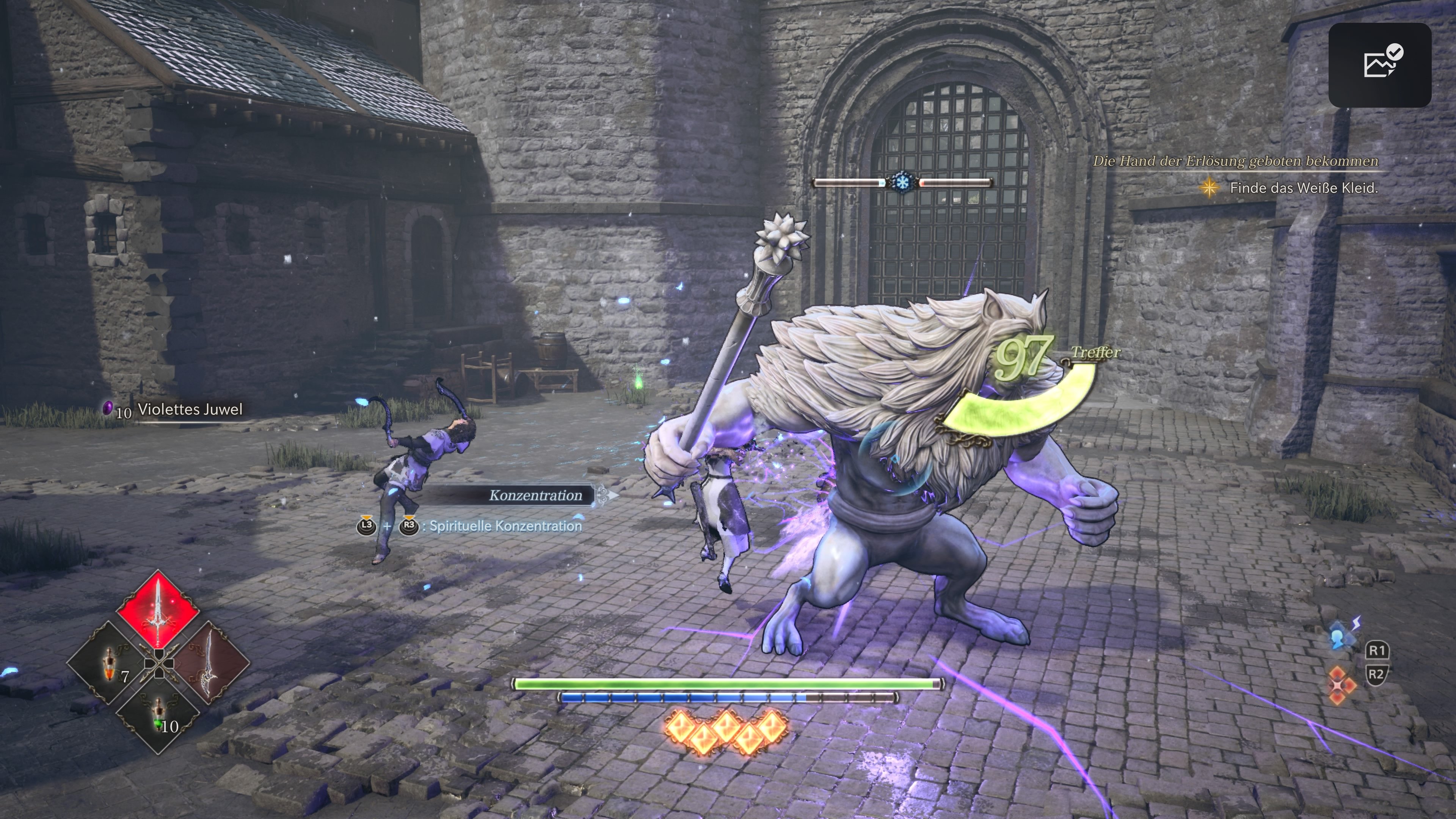1456x819 pixels.
Task: Click the R2 button prompt
Action: 1378,674
